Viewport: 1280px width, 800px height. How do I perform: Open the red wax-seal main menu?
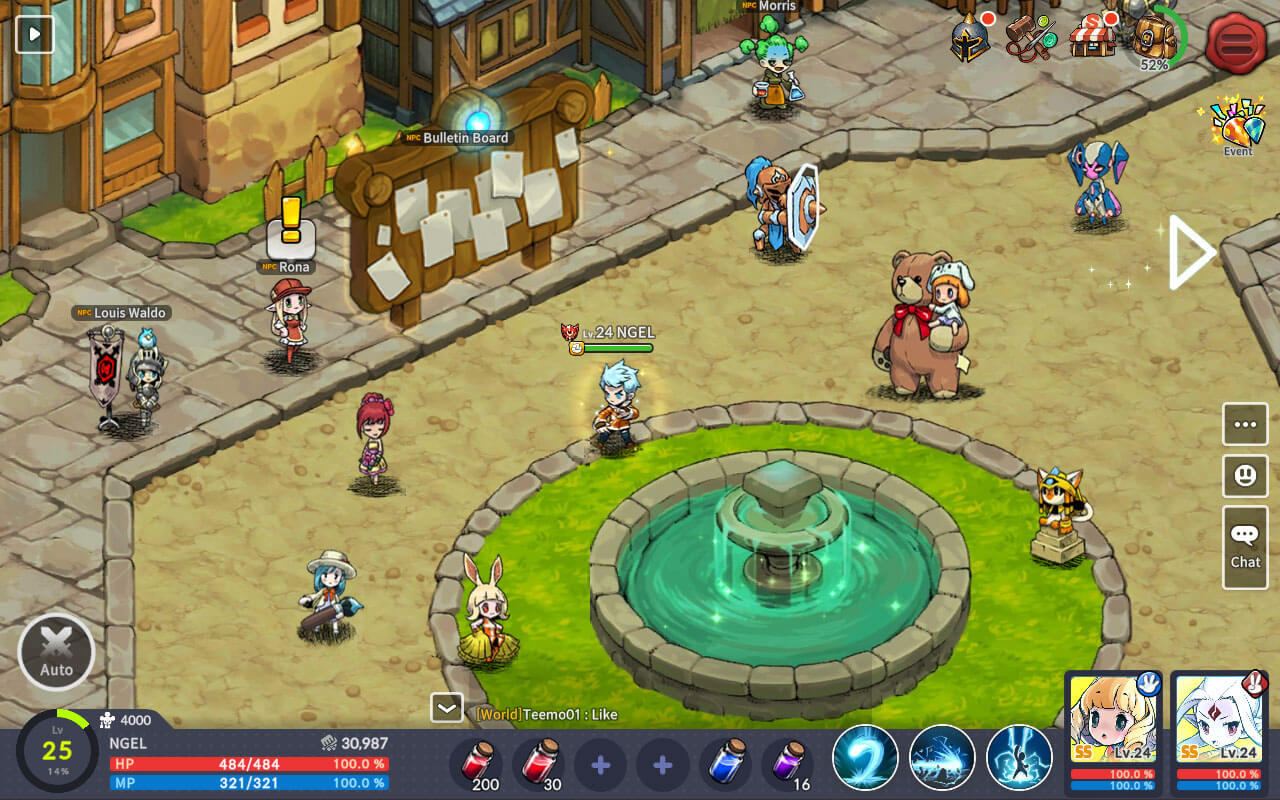pyautogui.click(x=1236, y=42)
